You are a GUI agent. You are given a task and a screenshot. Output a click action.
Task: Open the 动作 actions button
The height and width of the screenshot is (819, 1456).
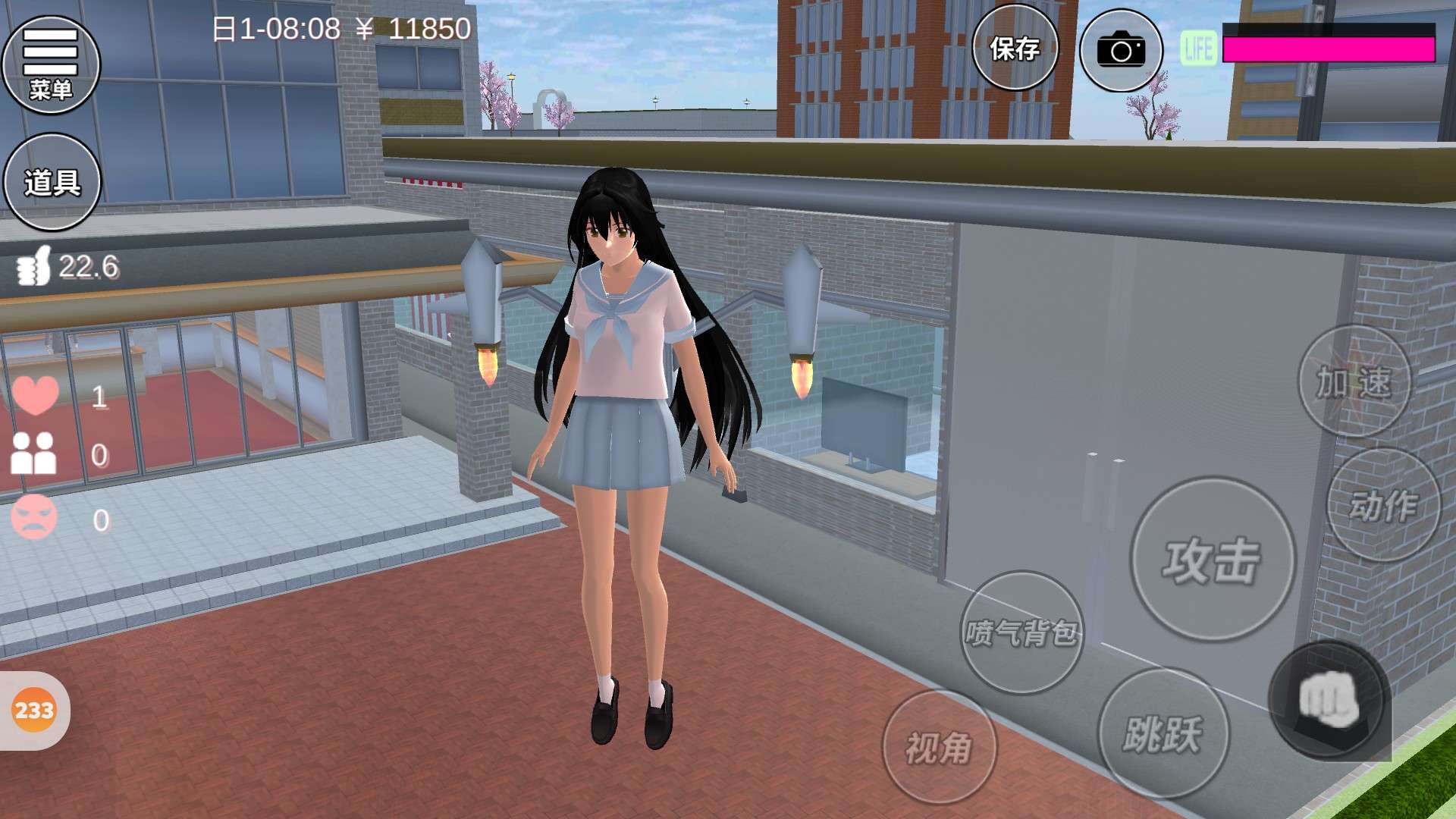(1383, 504)
